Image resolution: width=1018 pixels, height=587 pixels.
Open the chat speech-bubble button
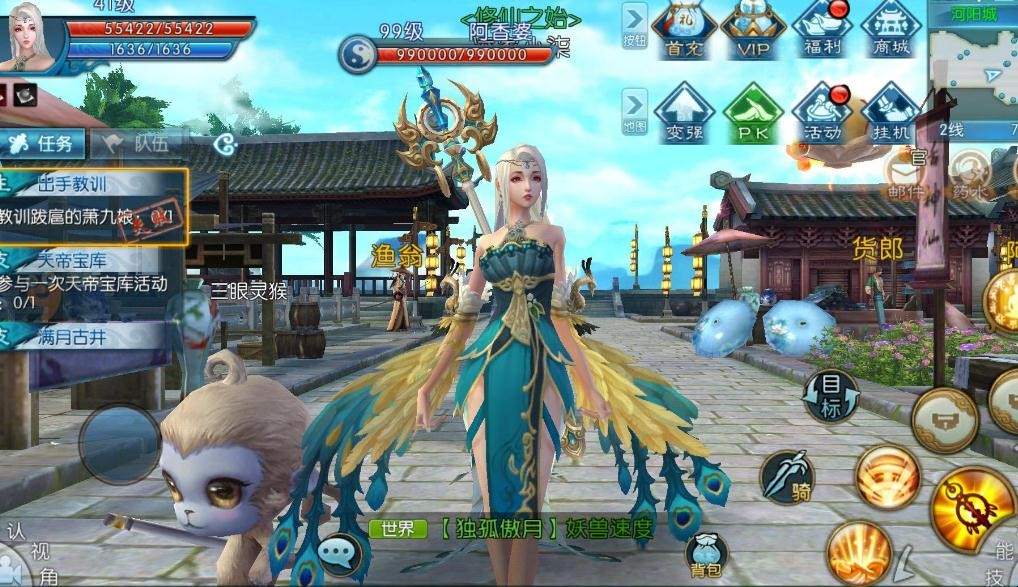click(x=340, y=552)
